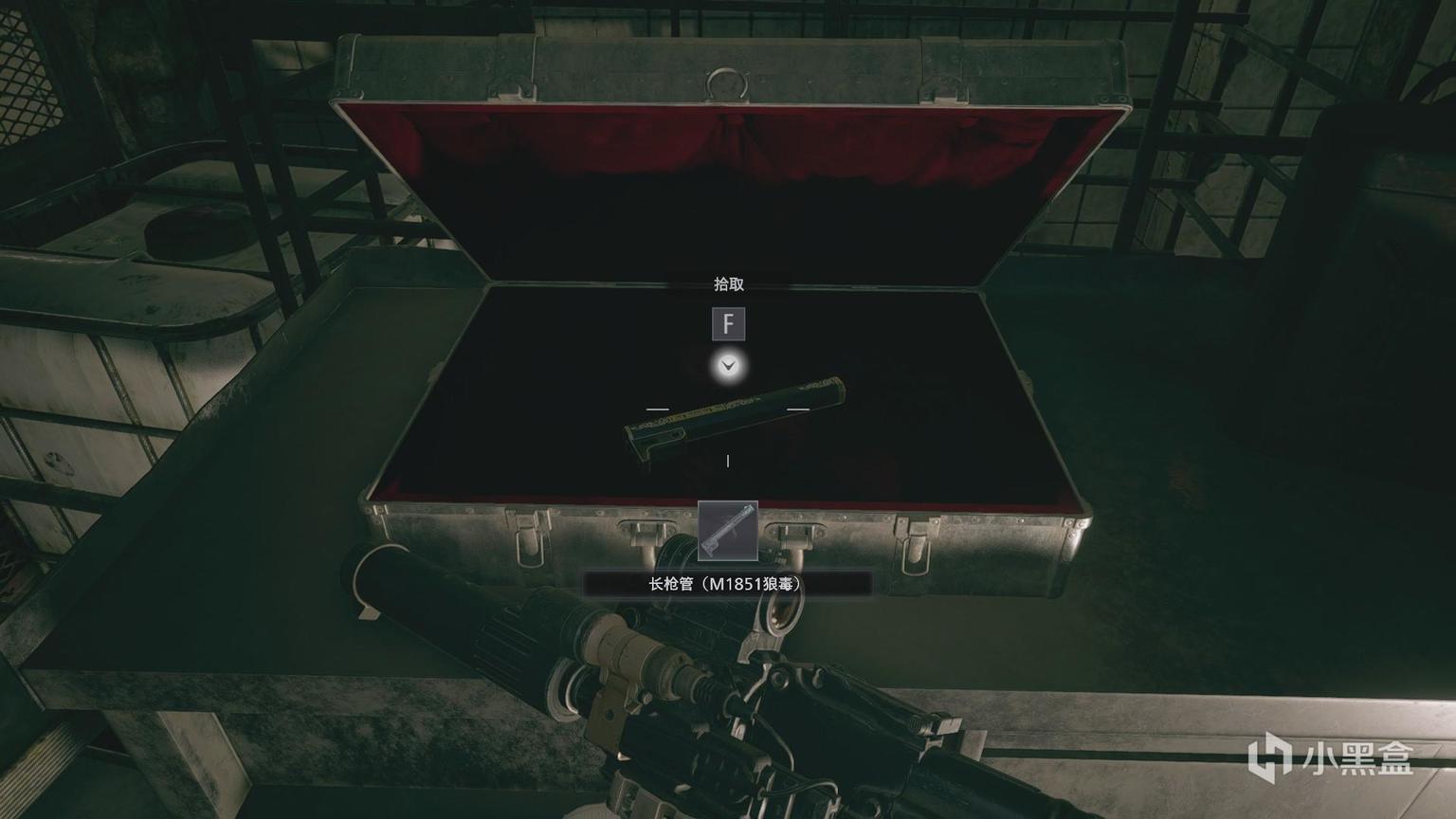Viewport: 1456px width, 819px height.
Task: Select the long barrel item thumbnail
Action: pyautogui.click(x=728, y=531)
